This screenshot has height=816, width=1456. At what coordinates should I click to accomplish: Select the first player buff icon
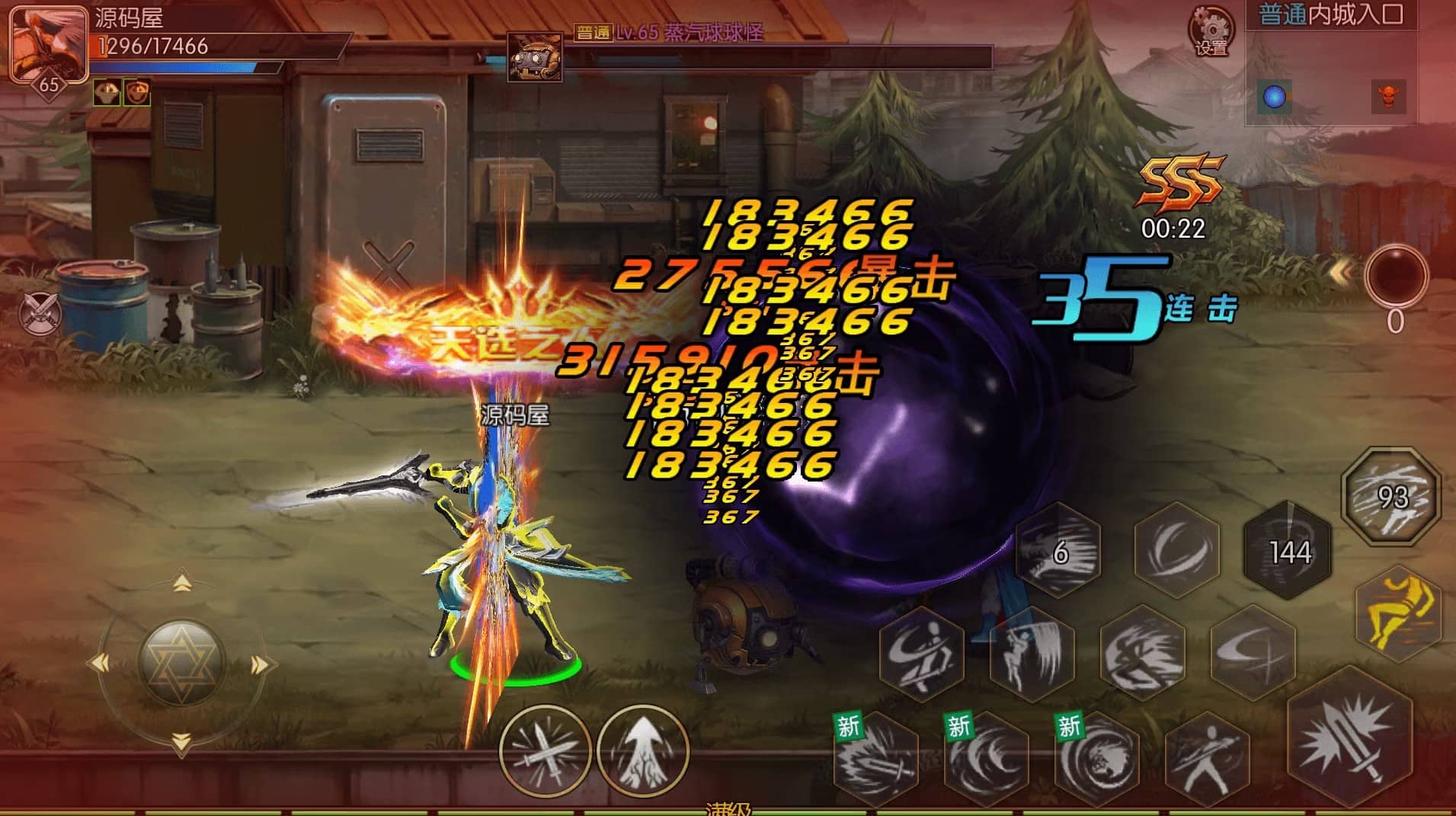coord(106,92)
